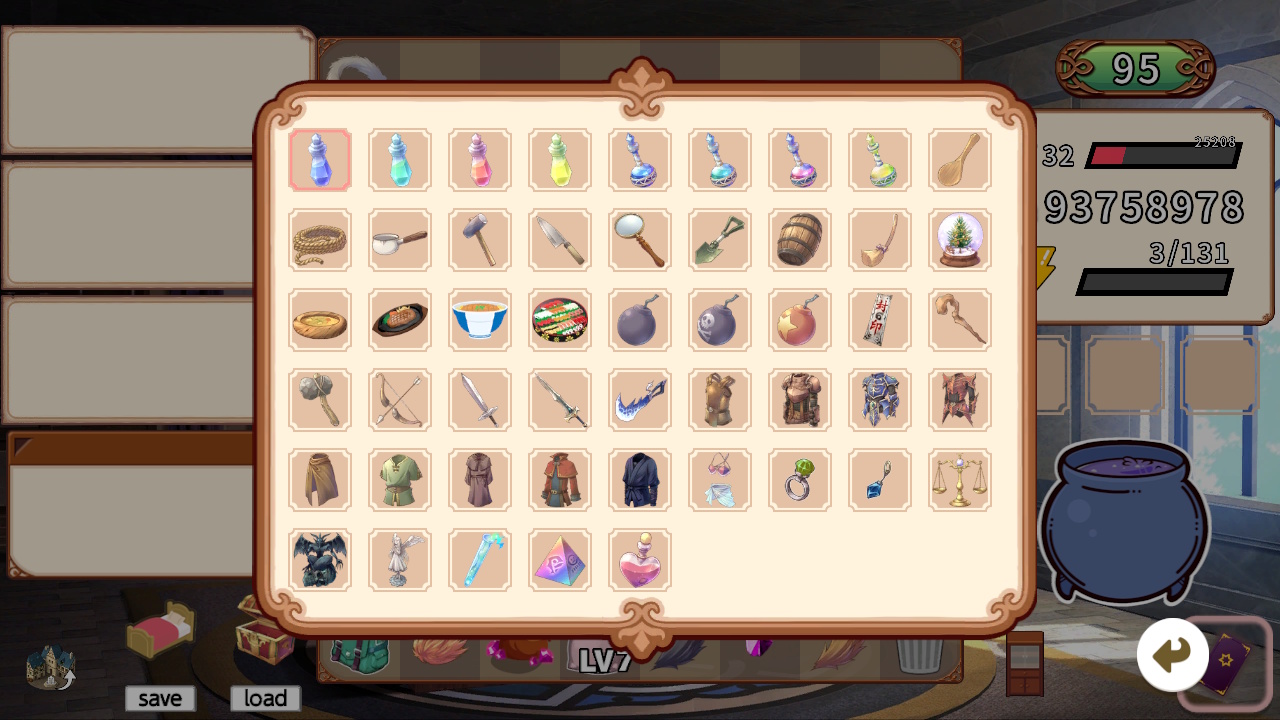
Task: Select the golden scales item
Action: pyautogui.click(x=960, y=480)
